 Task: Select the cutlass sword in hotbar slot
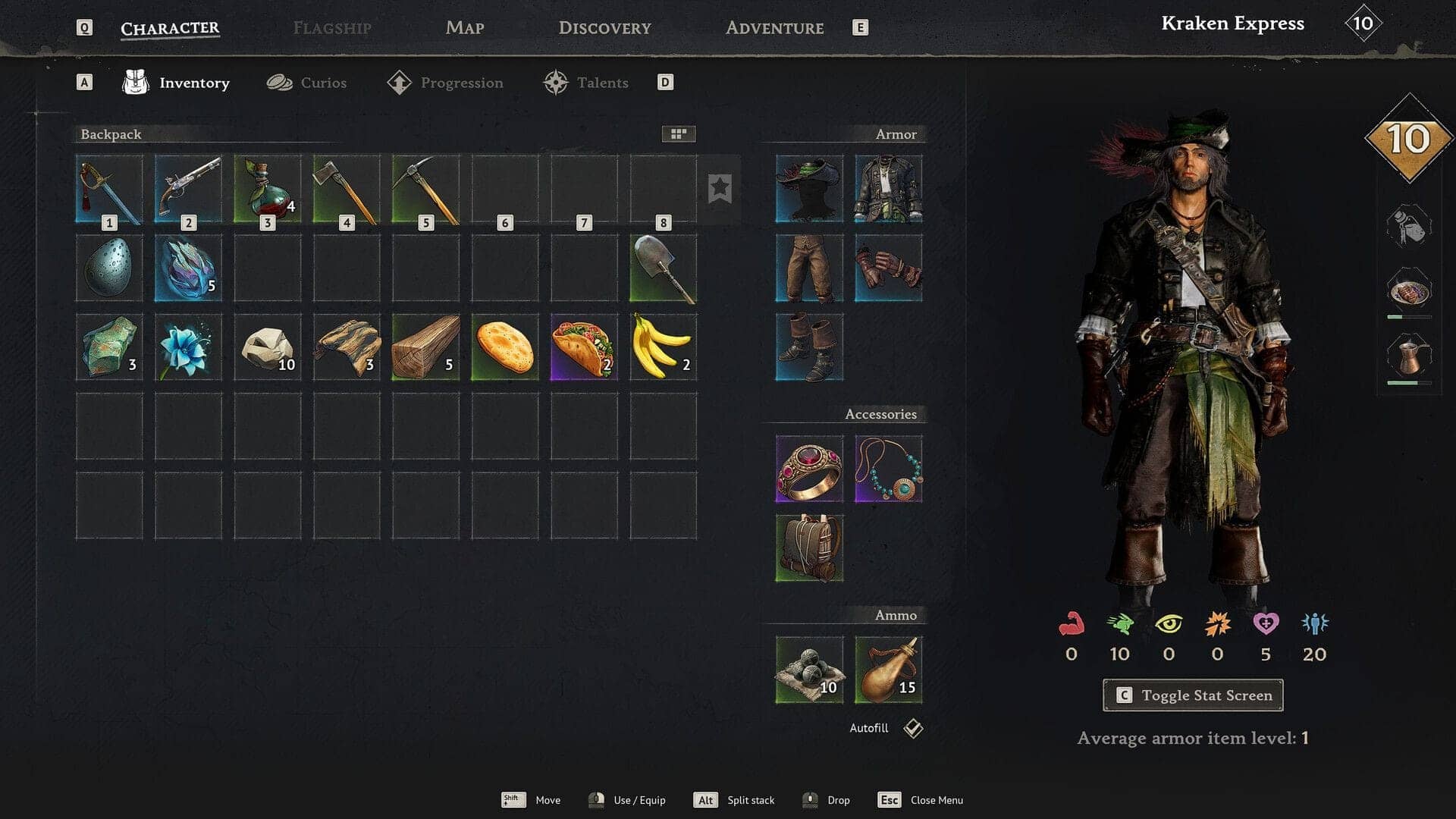tap(109, 189)
